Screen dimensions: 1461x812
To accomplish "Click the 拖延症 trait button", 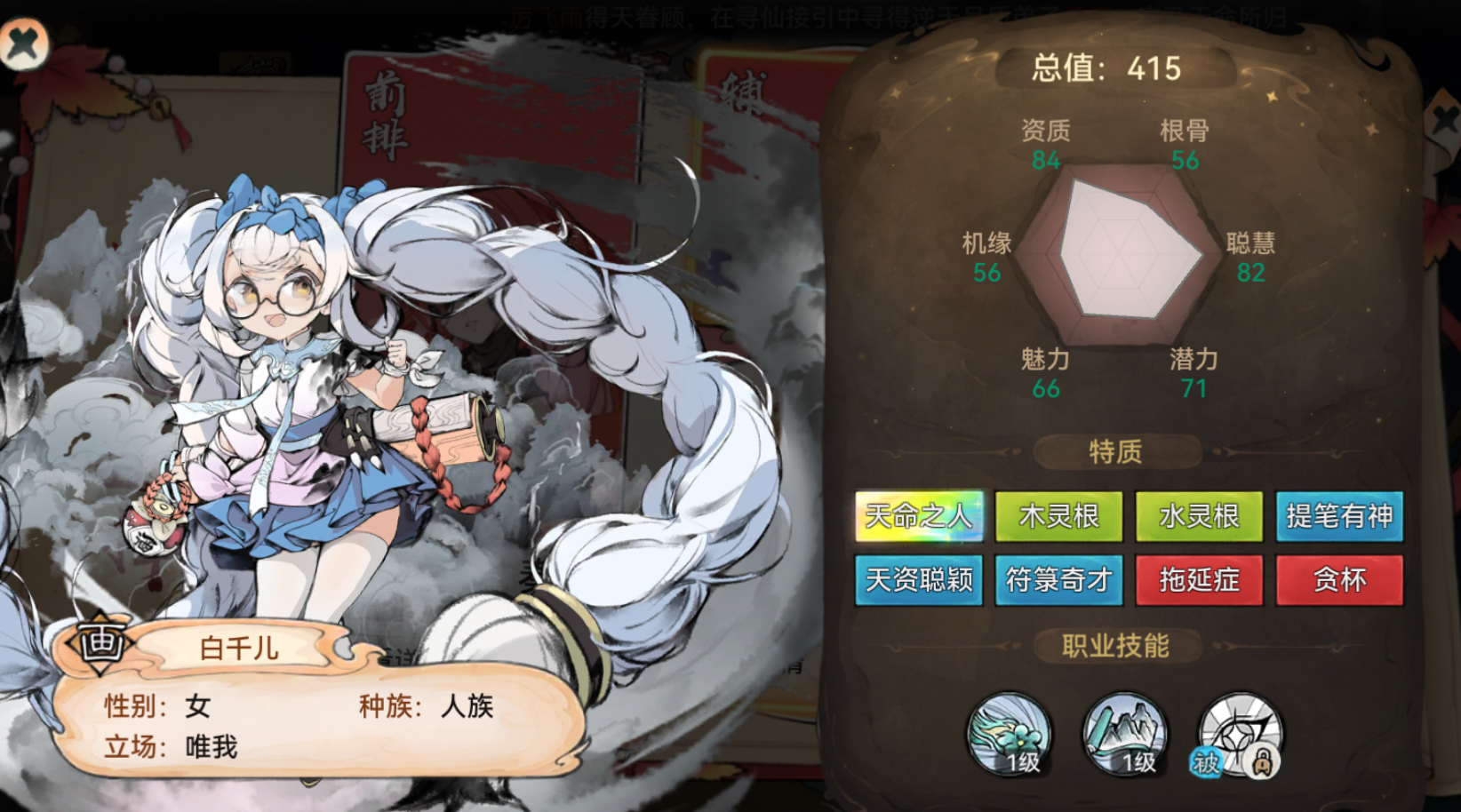I will pyautogui.click(x=1198, y=579).
